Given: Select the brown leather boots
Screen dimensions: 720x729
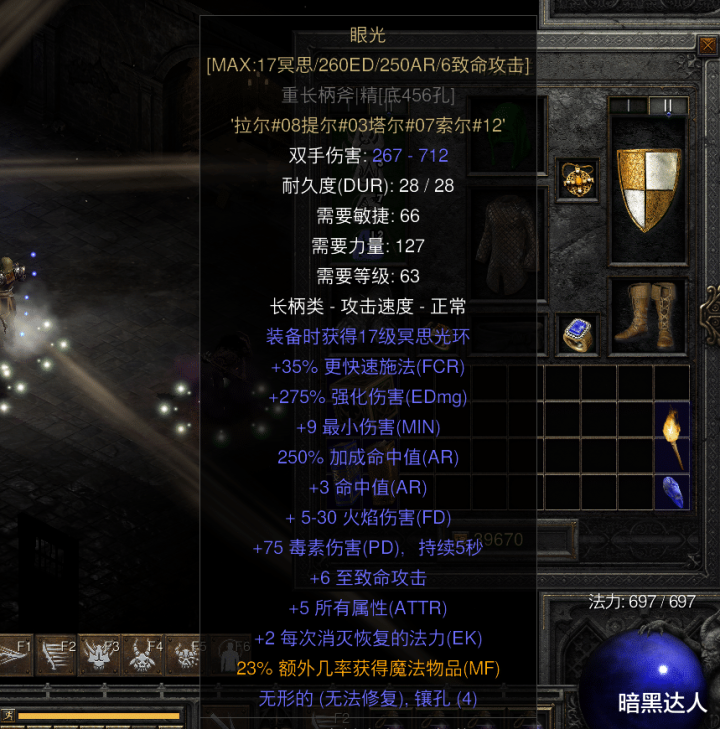Looking at the screenshot, I should coord(647,315).
